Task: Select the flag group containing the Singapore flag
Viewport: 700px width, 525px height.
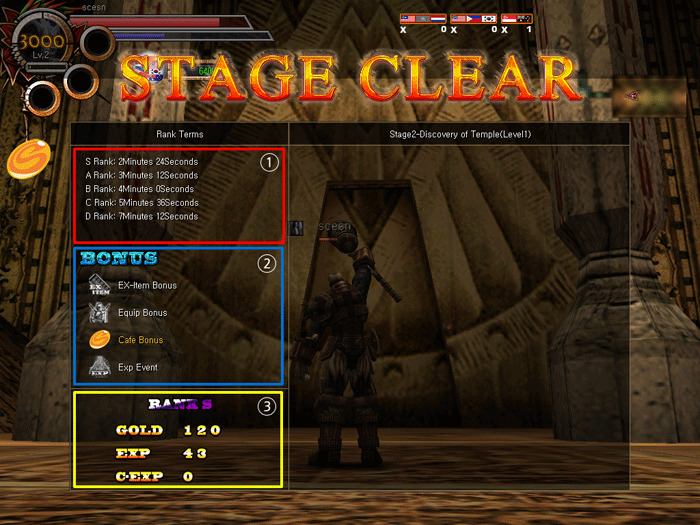Action: (517, 19)
